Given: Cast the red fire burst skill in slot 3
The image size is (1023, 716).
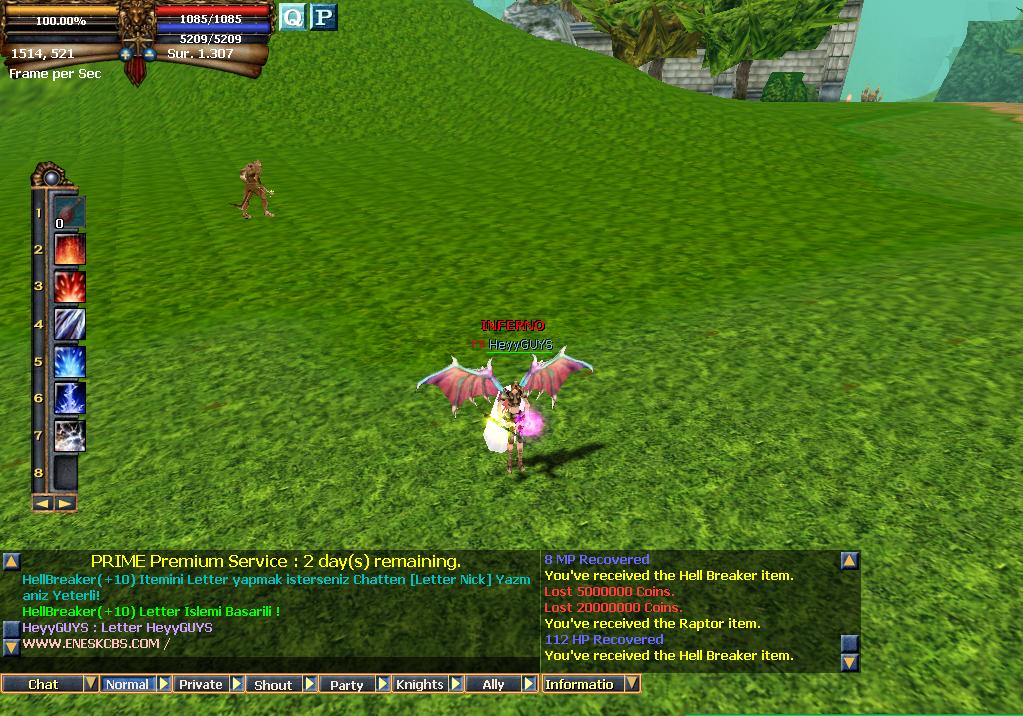Looking at the screenshot, I should tap(69, 287).
